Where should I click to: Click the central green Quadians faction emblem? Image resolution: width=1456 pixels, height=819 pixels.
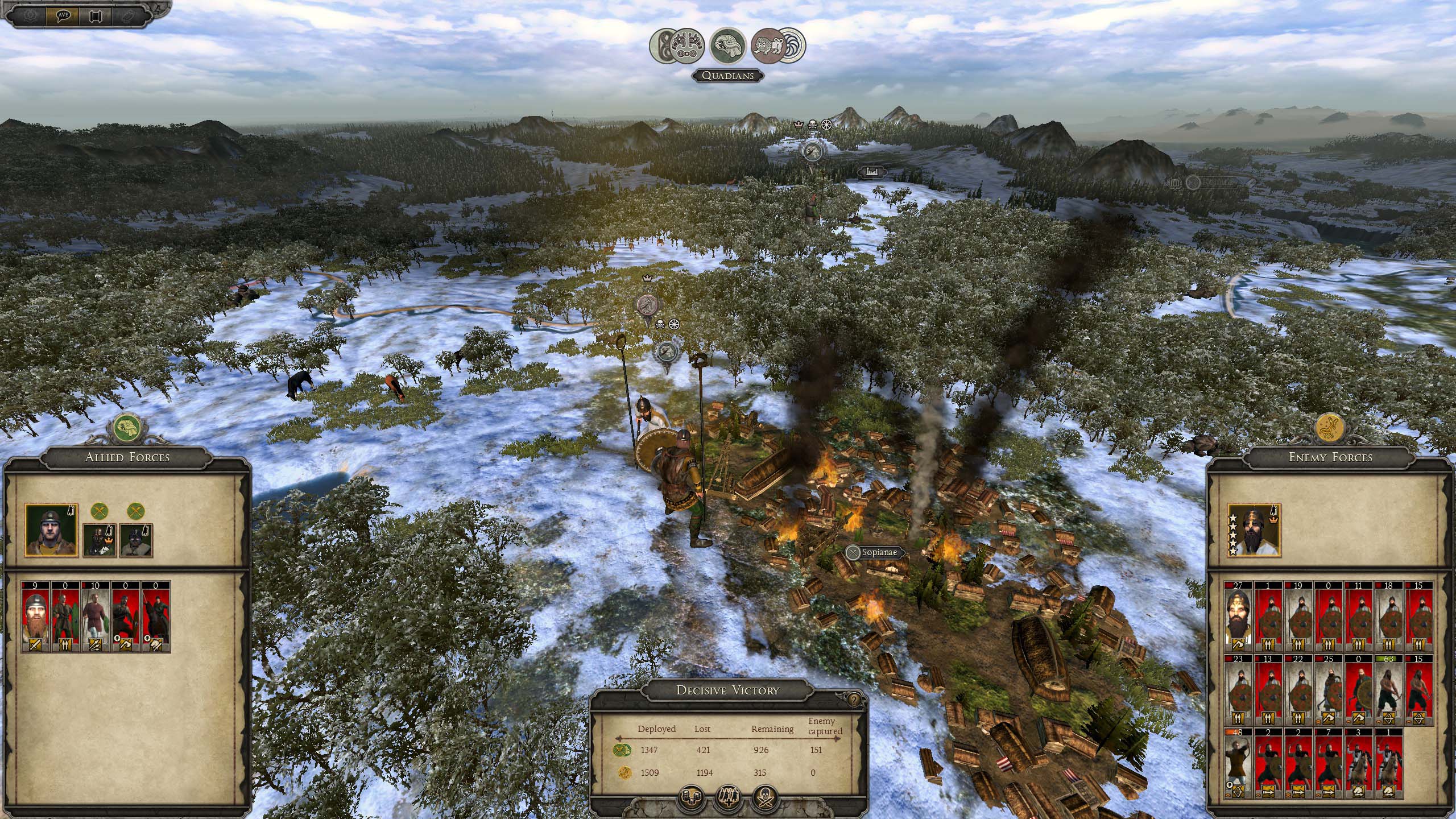click(729, 45)
